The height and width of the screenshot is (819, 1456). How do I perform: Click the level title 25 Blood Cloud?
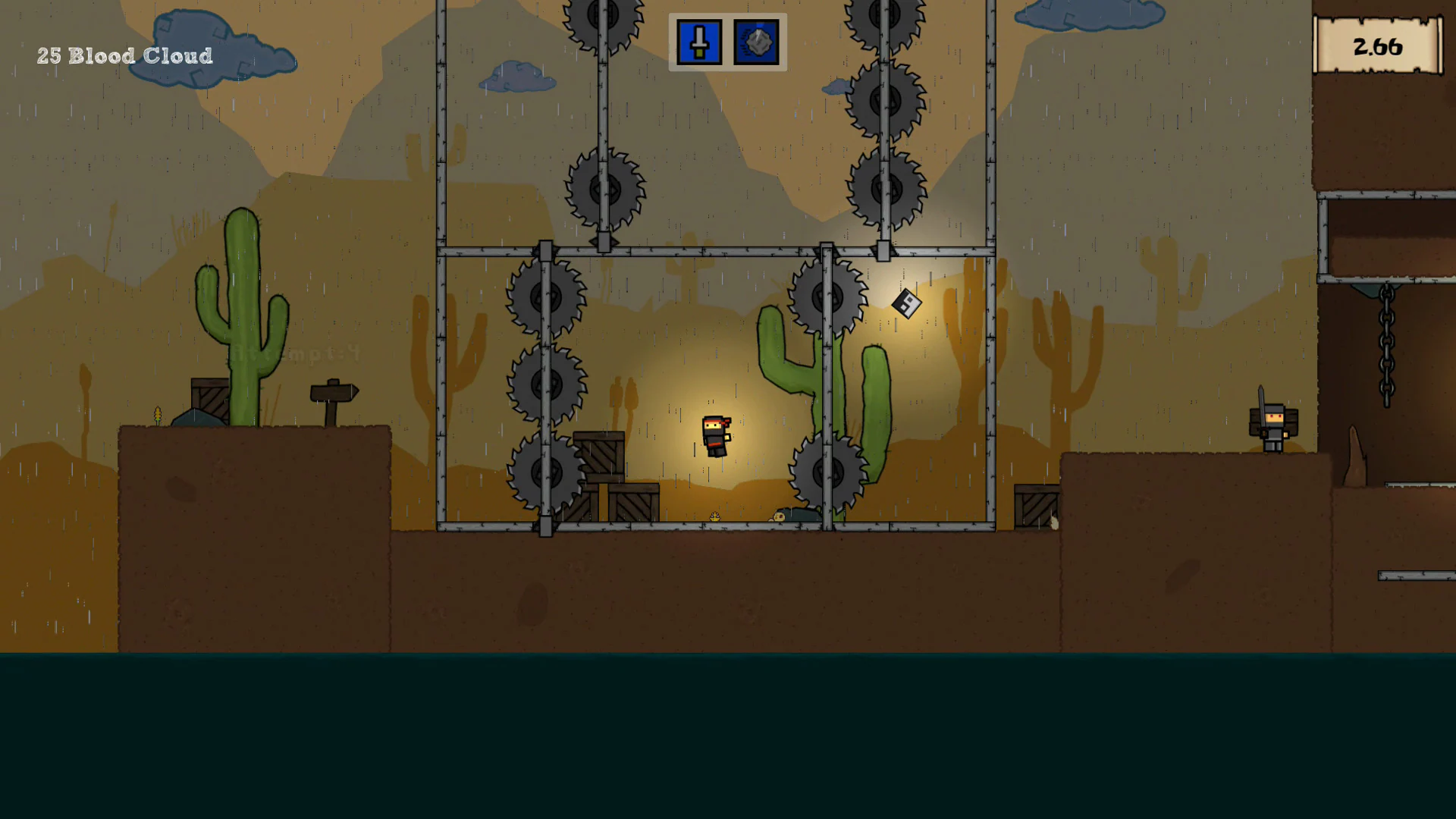click(x=124, y=55)
